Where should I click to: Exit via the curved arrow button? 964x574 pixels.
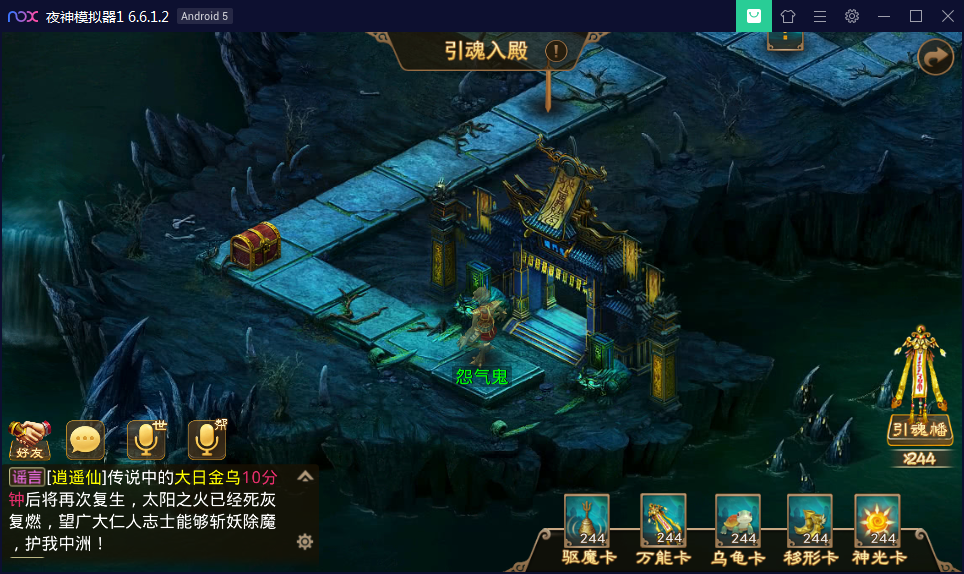tap(935, 58)
